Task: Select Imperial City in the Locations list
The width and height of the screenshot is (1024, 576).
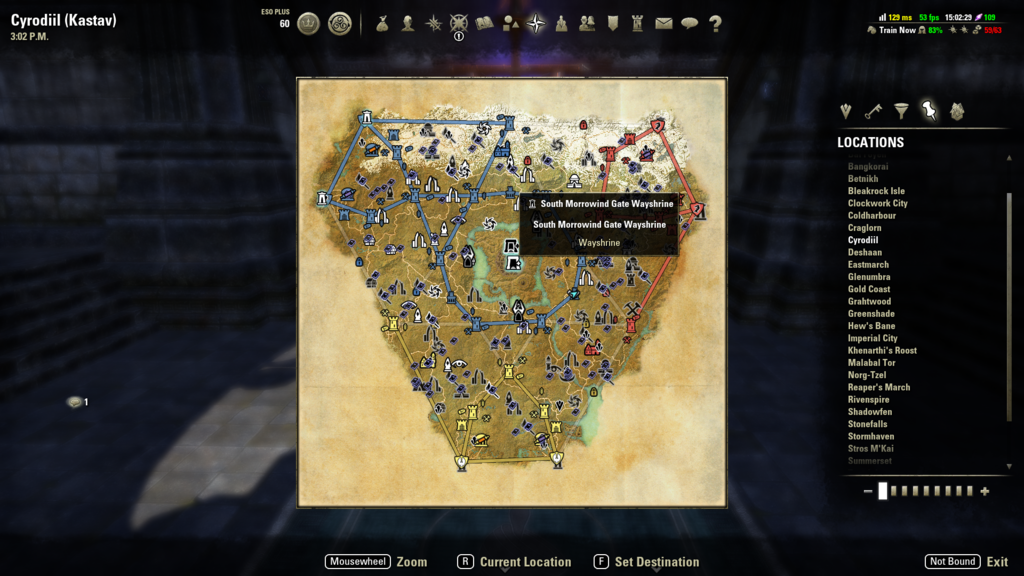Action: click(x=872, y=338)
